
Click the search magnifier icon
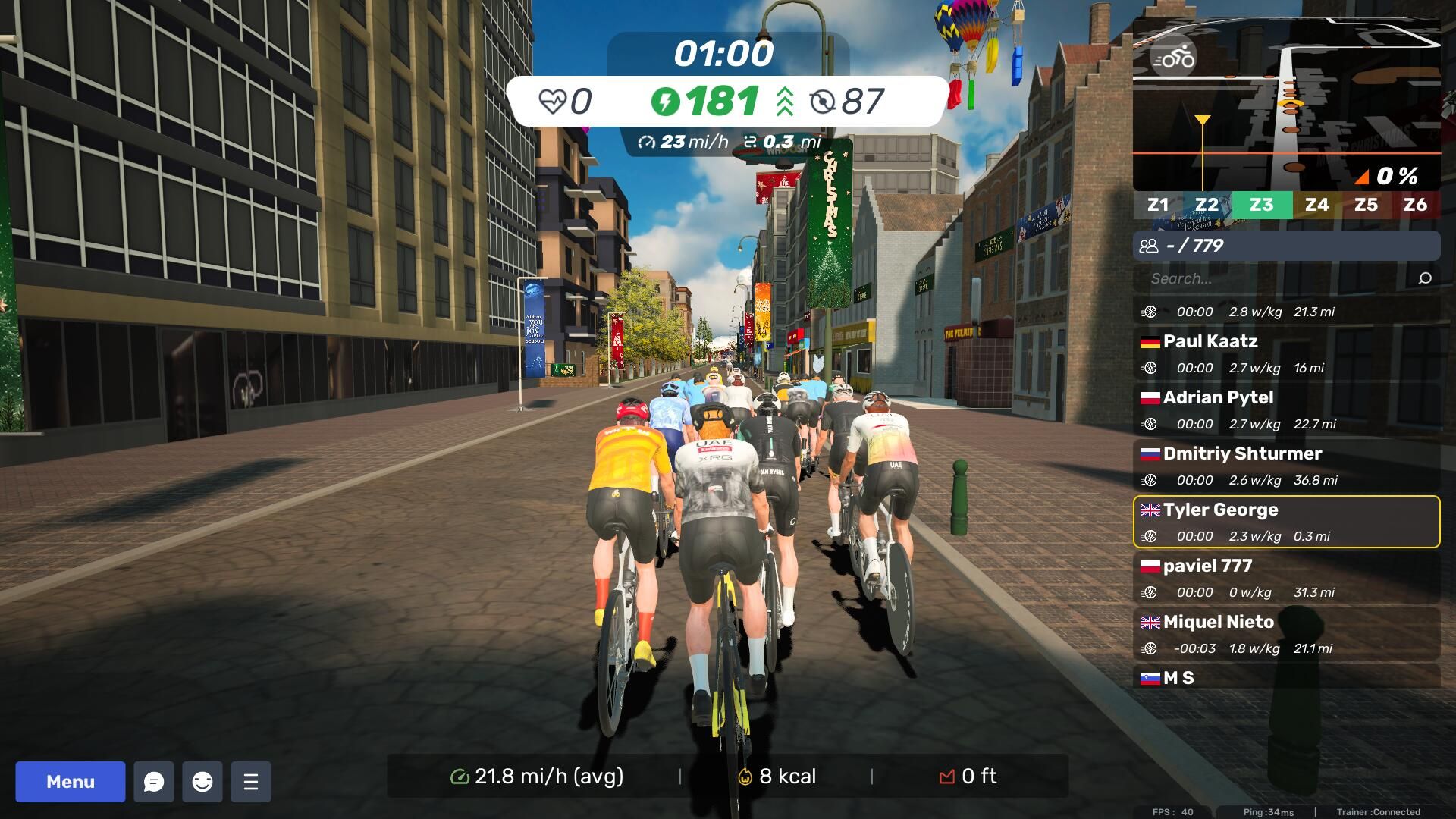tap(1425, 278)
